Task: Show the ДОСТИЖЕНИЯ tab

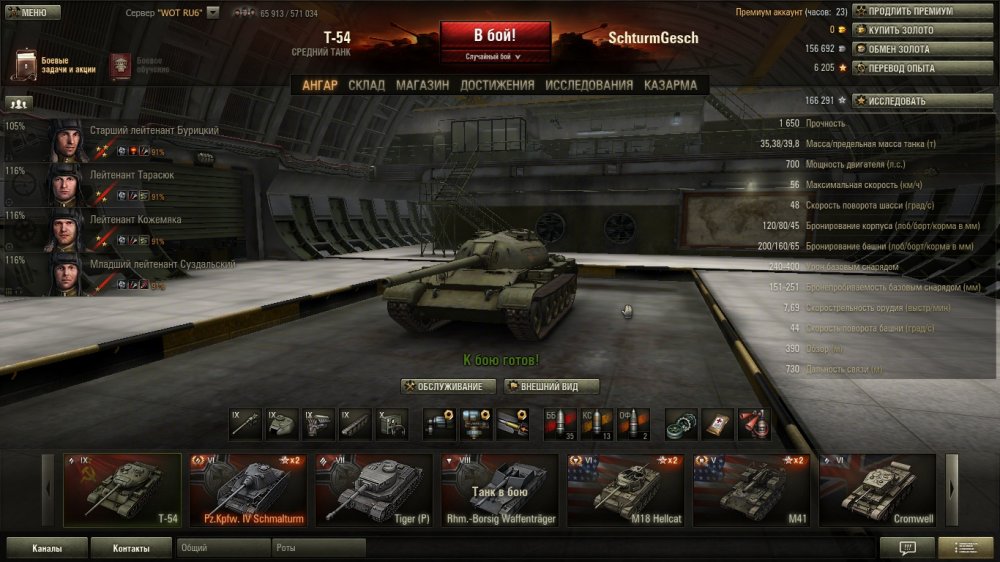Action: click(x=496, y=85)
